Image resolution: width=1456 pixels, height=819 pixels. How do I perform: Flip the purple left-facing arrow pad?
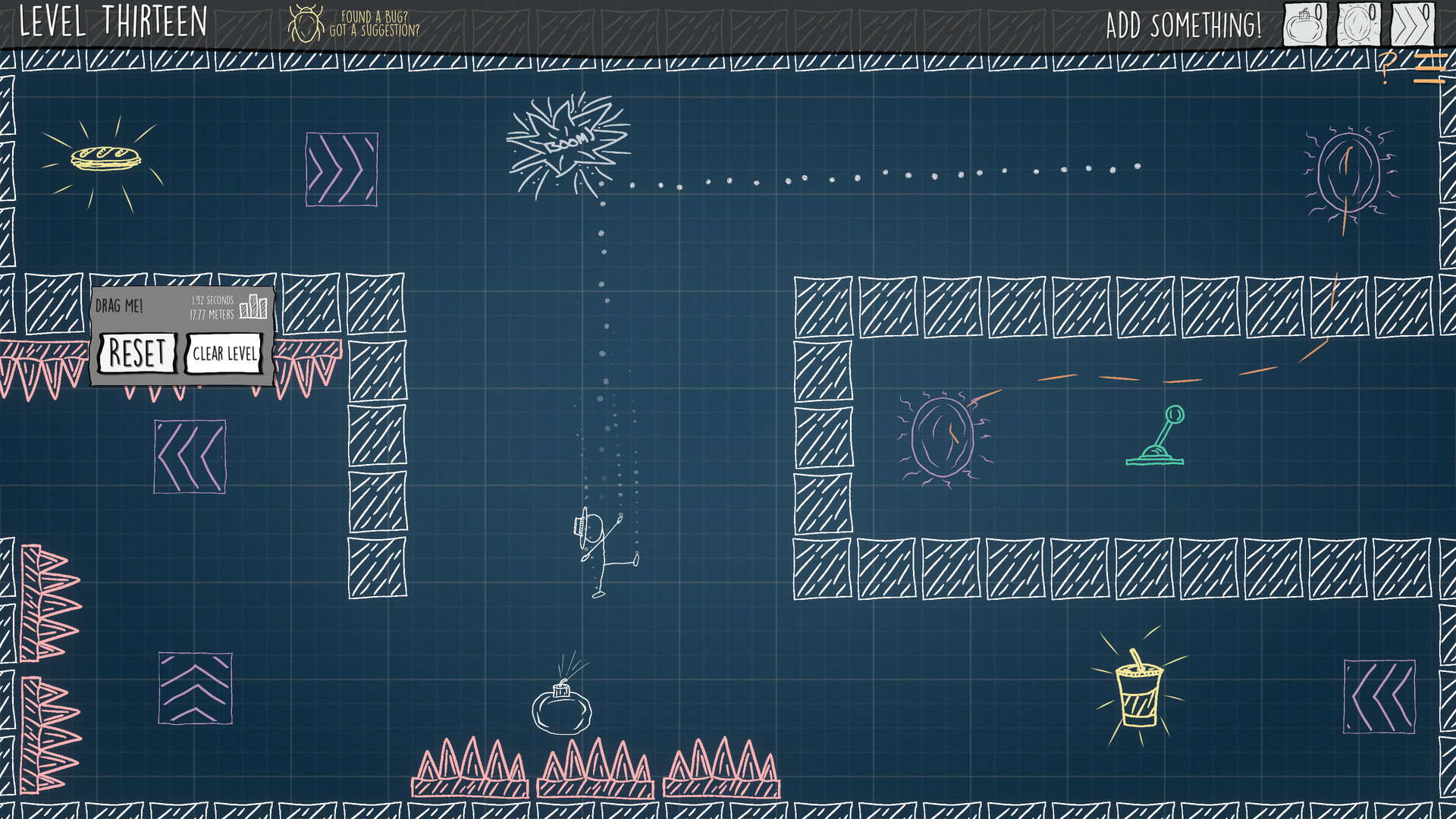[x=190, y=457]
